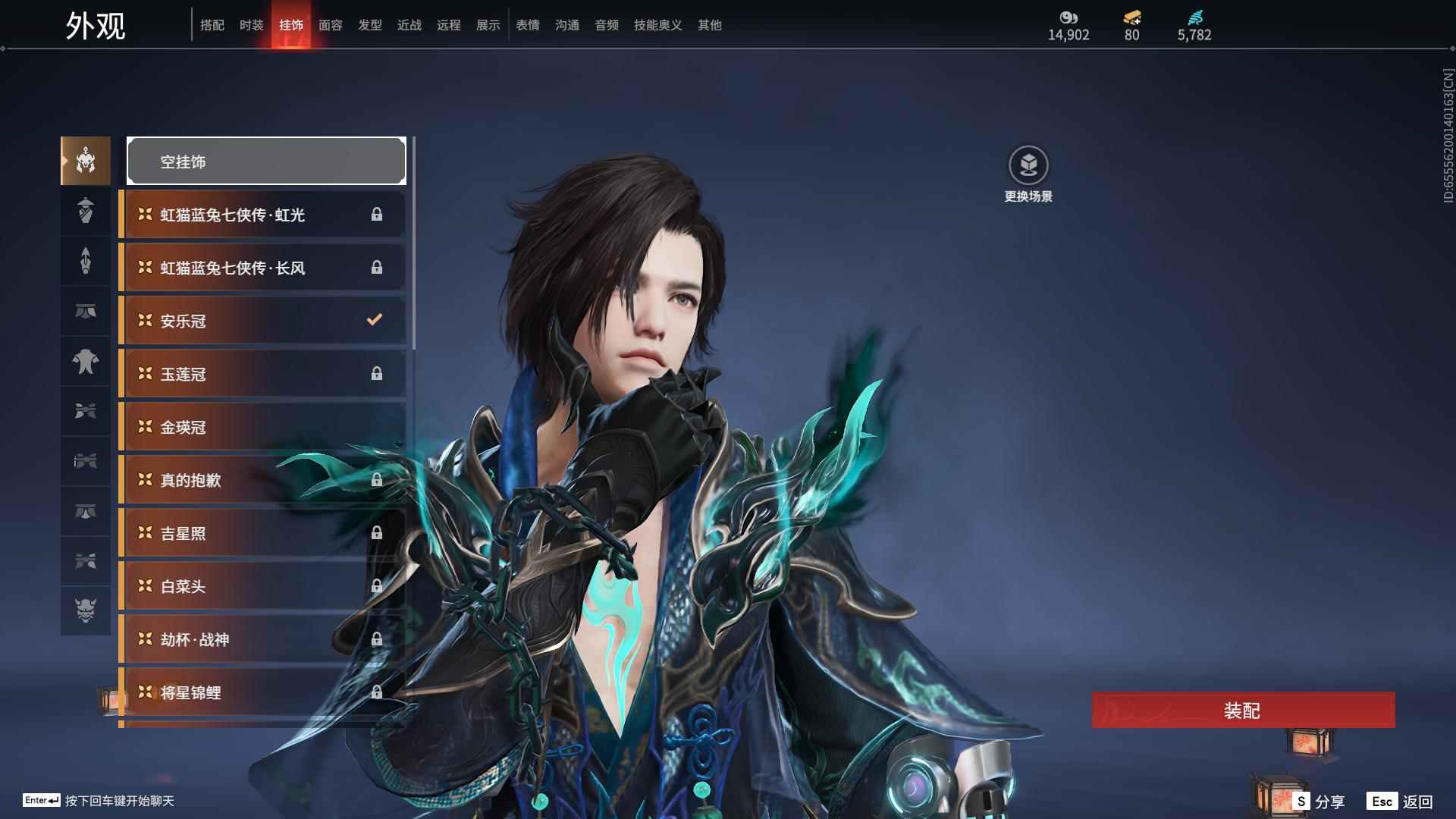Choose the 空挂饰 empty accessory entry
Screen dimensions: 1456x819
tap(266, 162)
